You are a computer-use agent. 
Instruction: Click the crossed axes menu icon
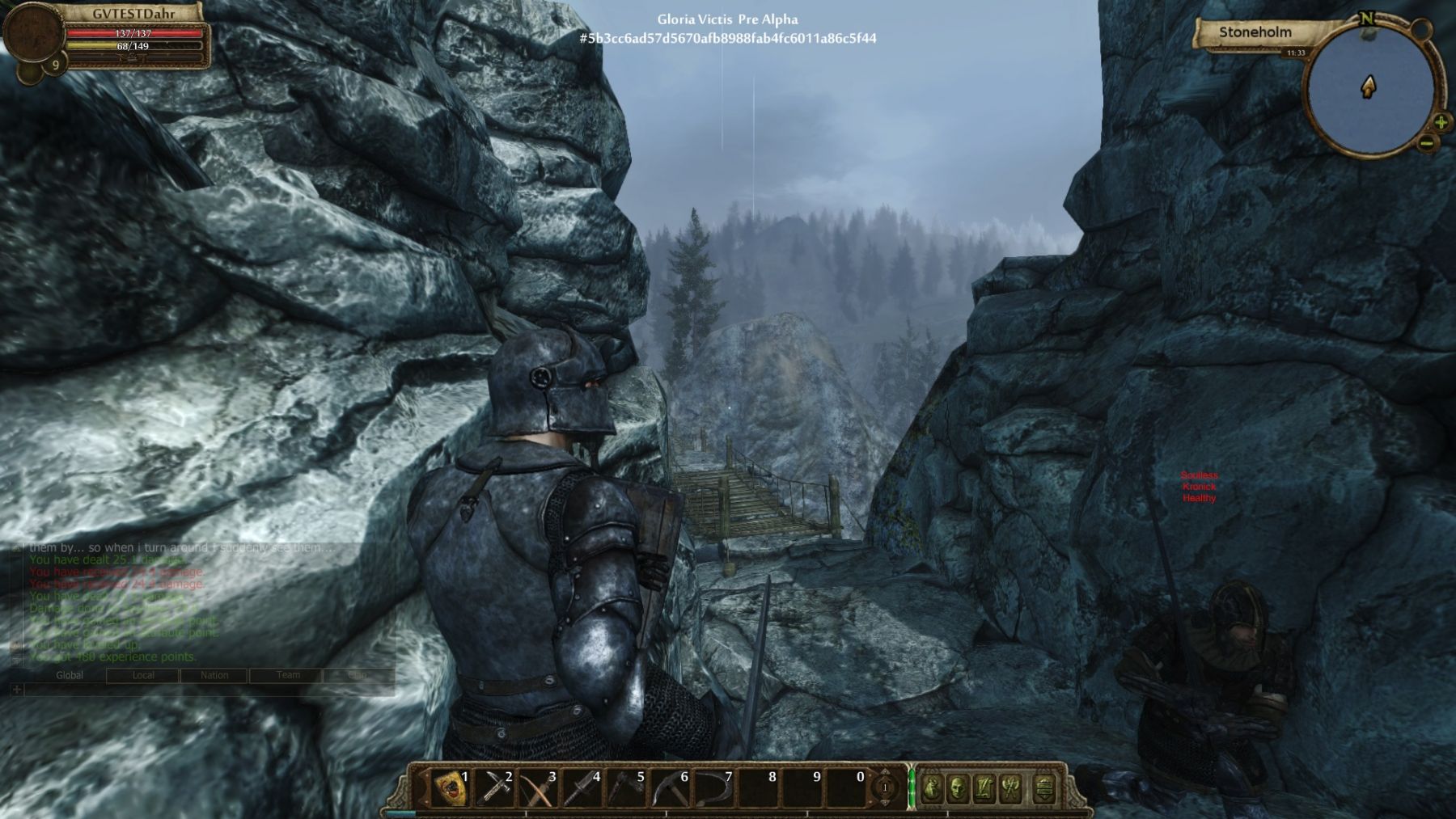1011,787
